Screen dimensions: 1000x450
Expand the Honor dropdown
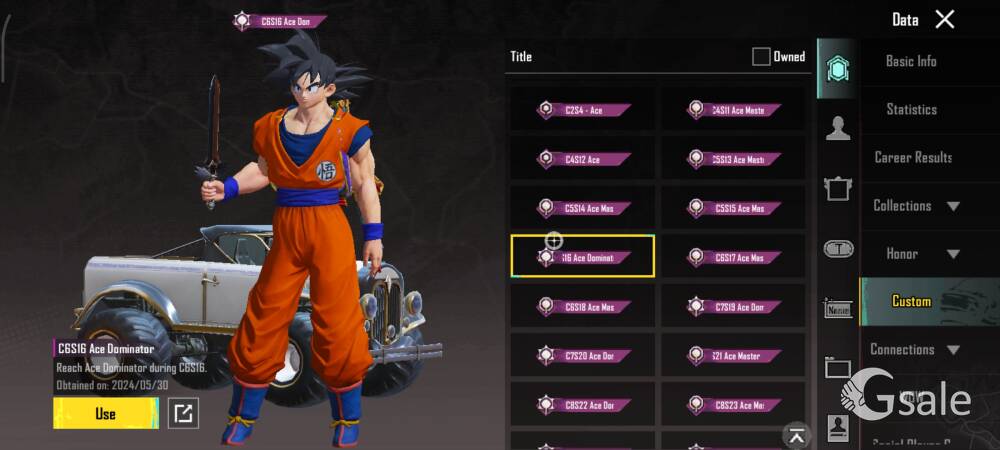(916, 253)
